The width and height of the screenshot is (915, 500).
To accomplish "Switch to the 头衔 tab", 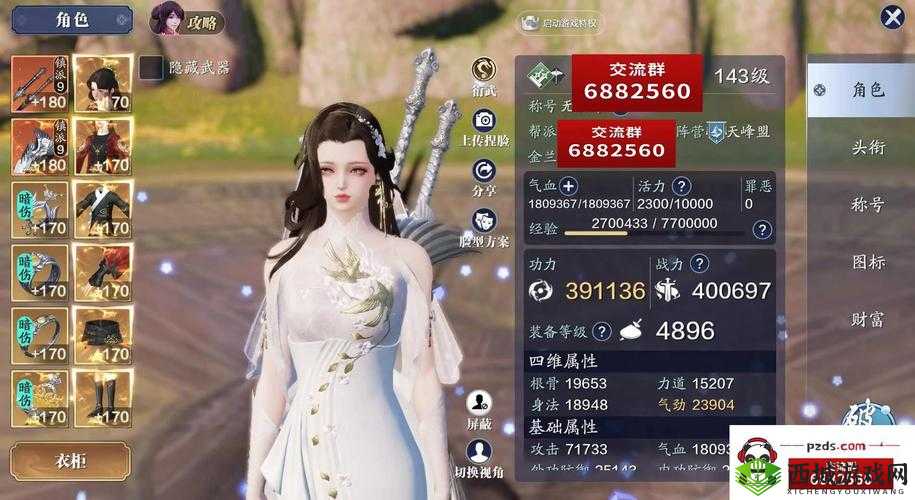I will [867, 146].
